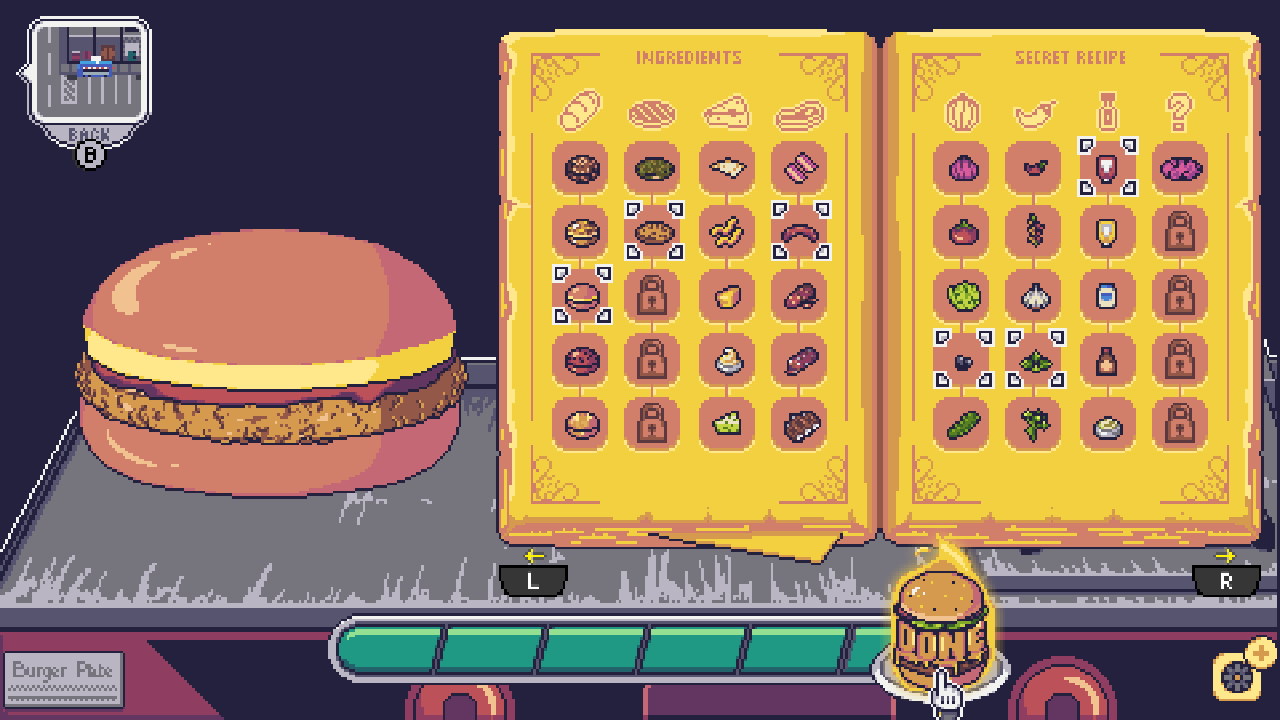Select the sesame burger bun ingredient
The width and height of the screenshot is (1280, 720).
point(581,168)
